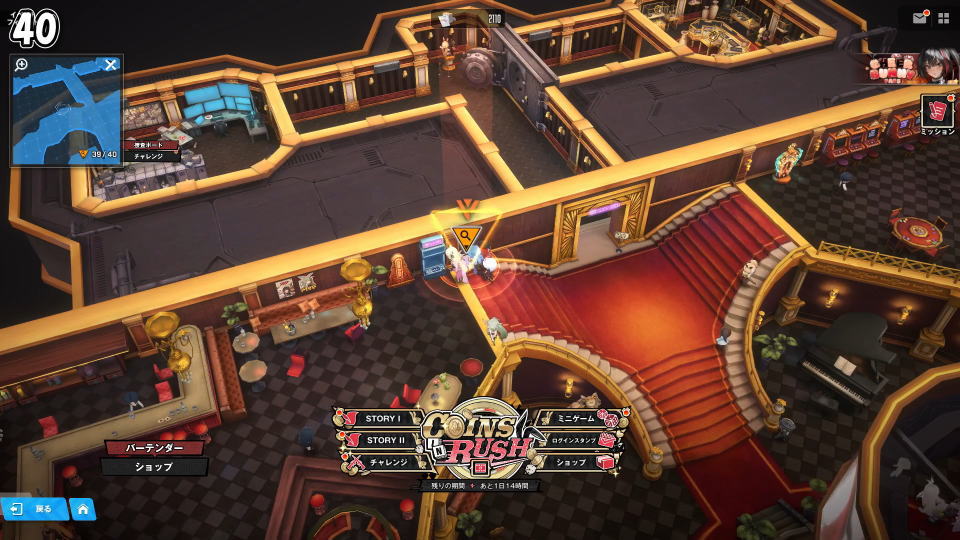Zoom the minimap with magnifier icon

coord(22,65)
